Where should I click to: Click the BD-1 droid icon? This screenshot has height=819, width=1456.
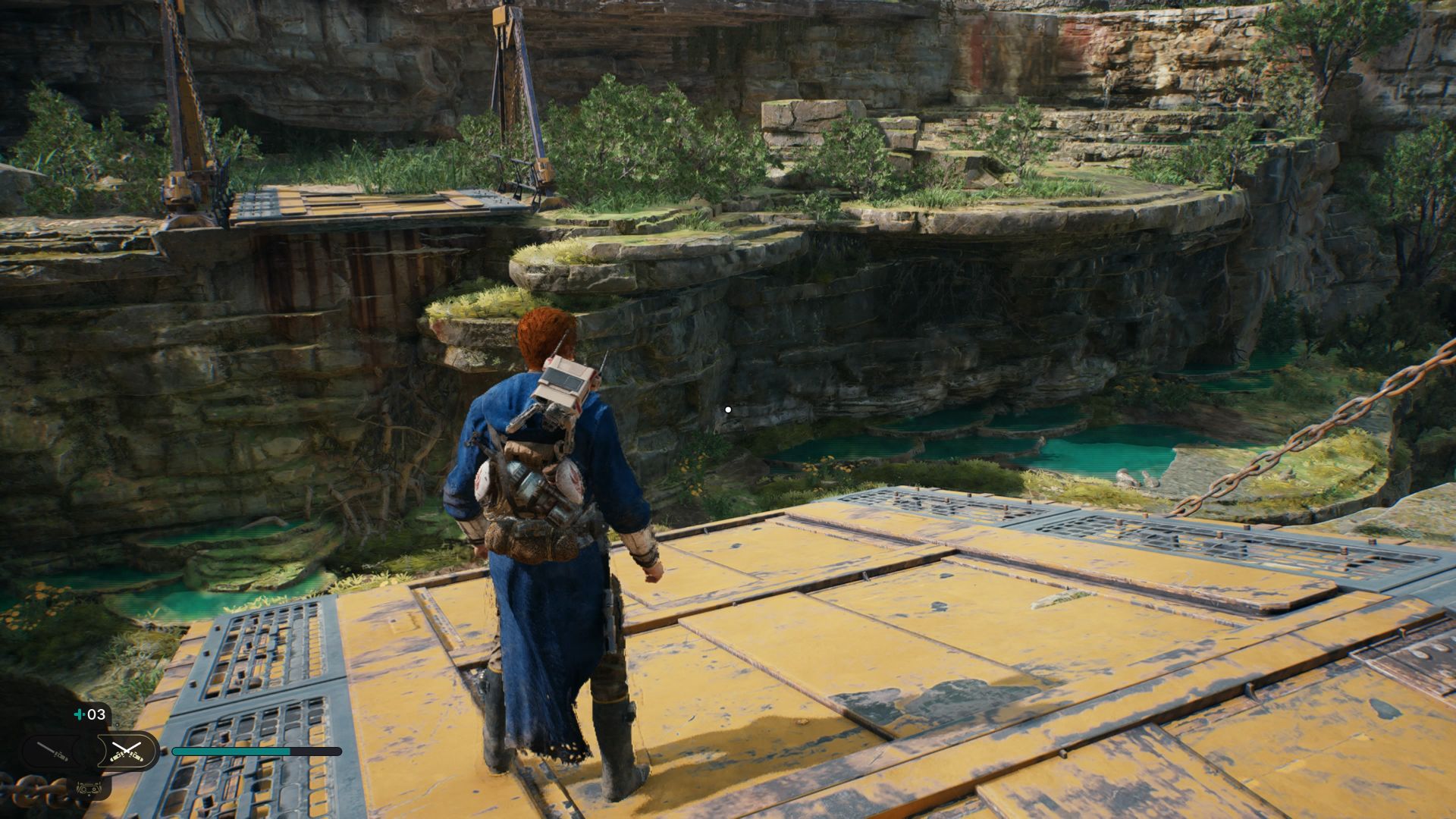click(x=90, y=788)
